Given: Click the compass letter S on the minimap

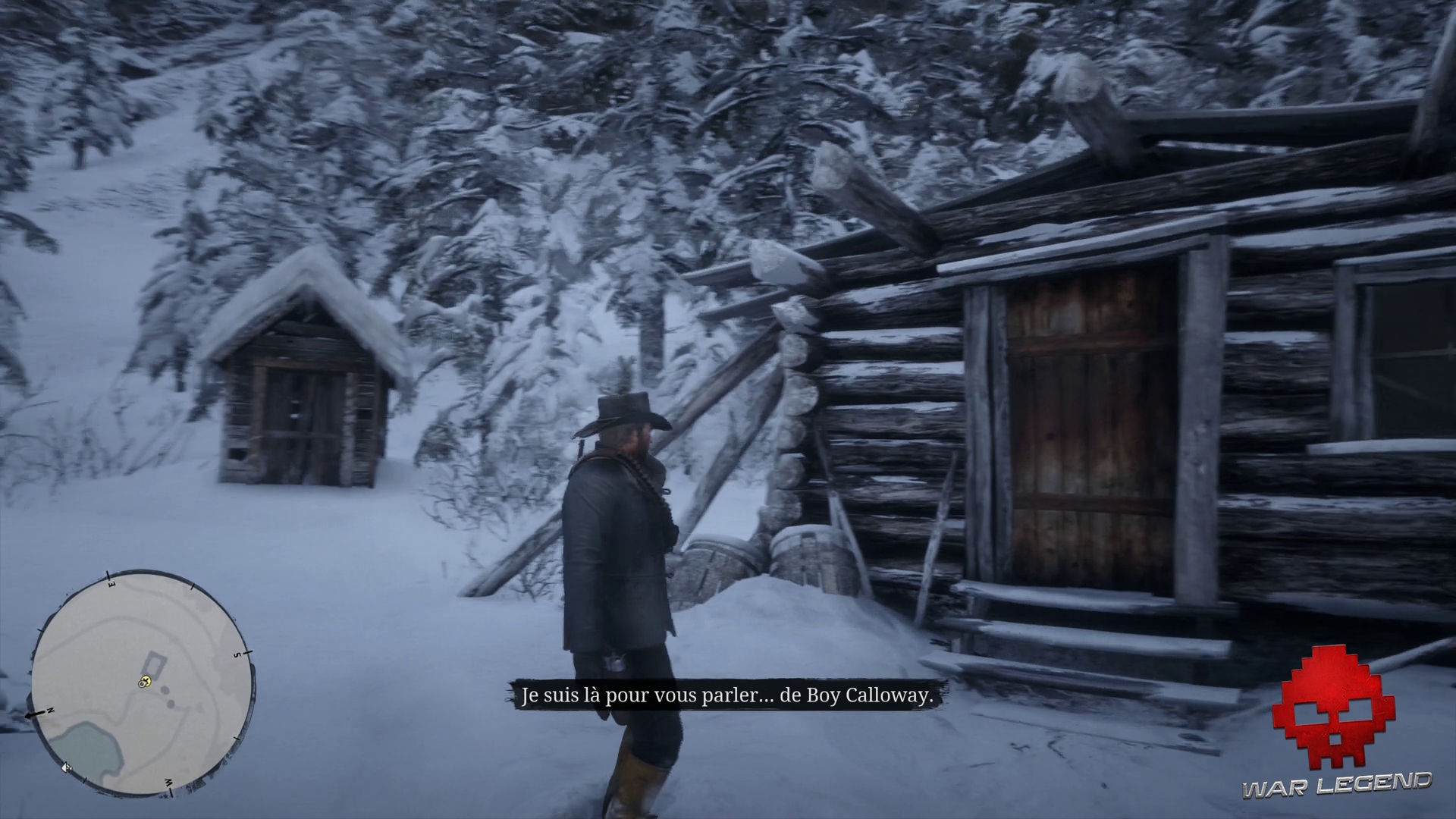Looking at the screenshot, I should click(237, 654).
